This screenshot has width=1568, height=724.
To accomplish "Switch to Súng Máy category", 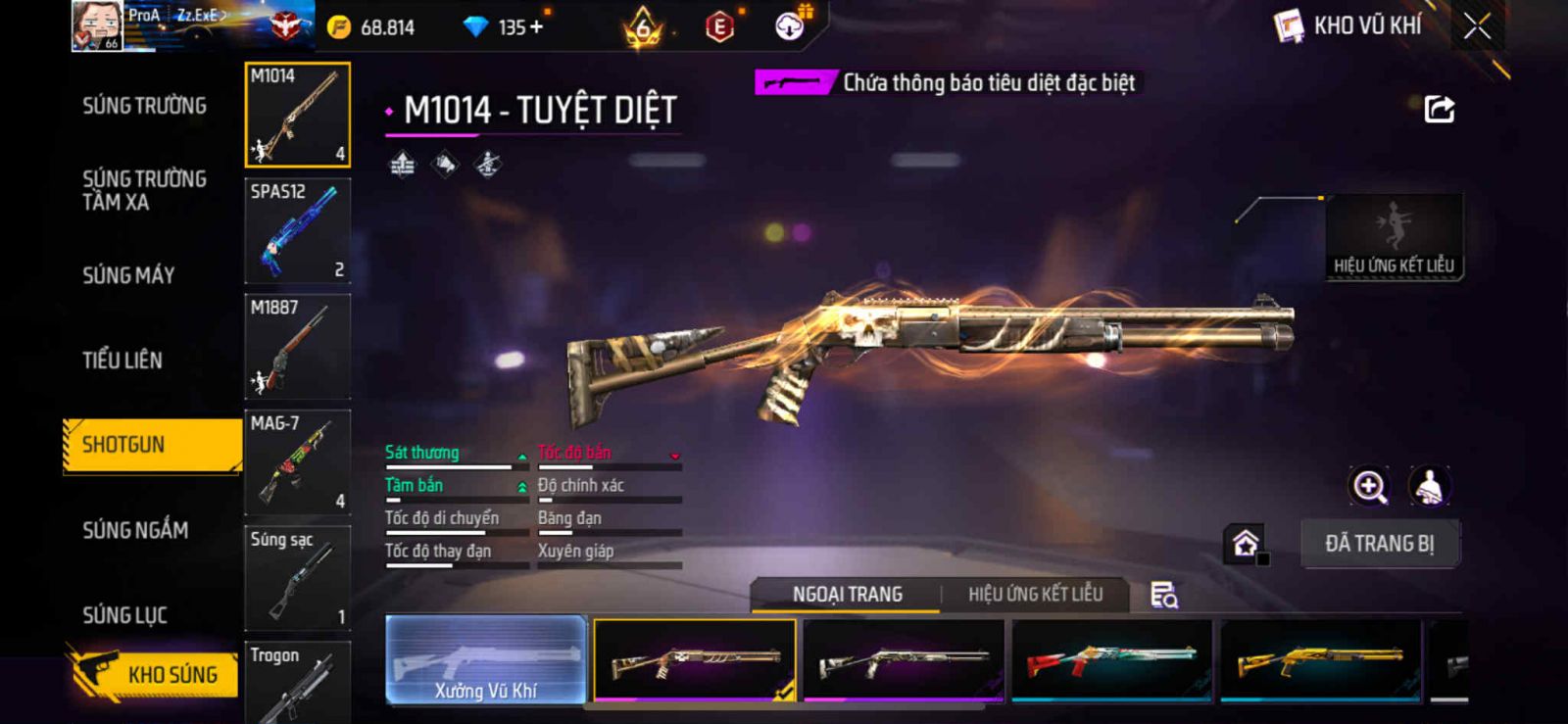I will pos(128,275).
